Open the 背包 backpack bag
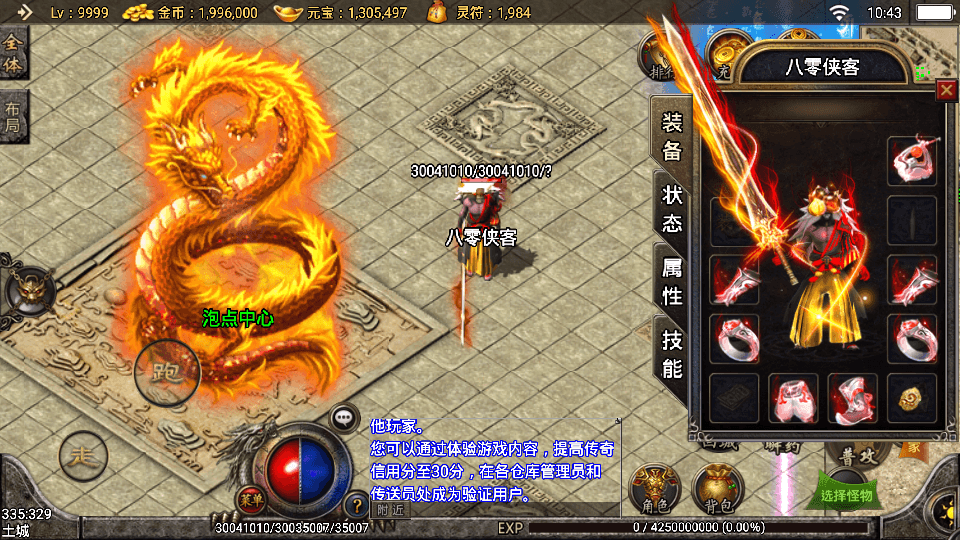Viewport: 960px width, 540px height. coord(714,490)
